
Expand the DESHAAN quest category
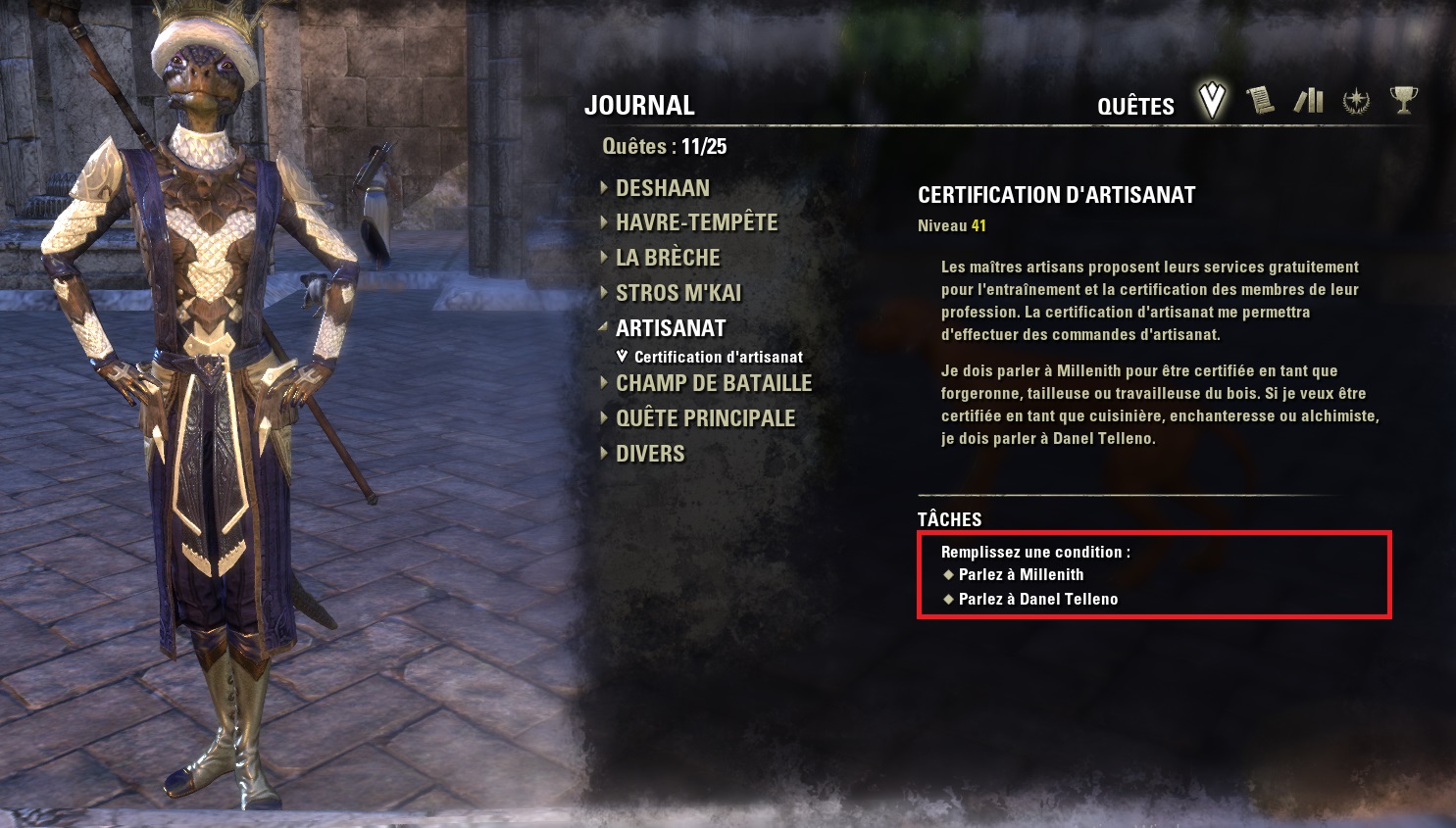(662, 188)
